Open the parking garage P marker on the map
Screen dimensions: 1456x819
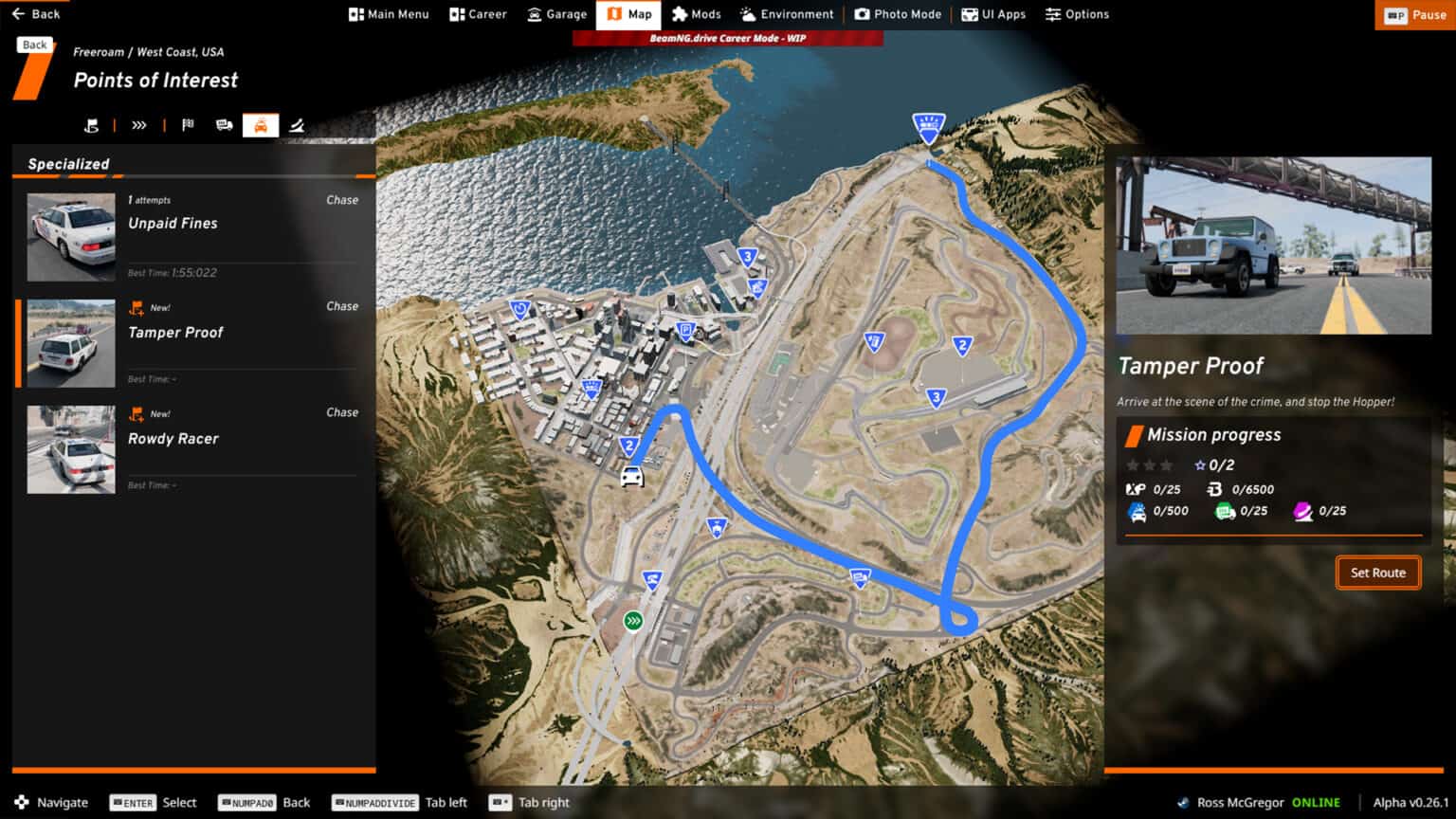(x=683, y=329)
